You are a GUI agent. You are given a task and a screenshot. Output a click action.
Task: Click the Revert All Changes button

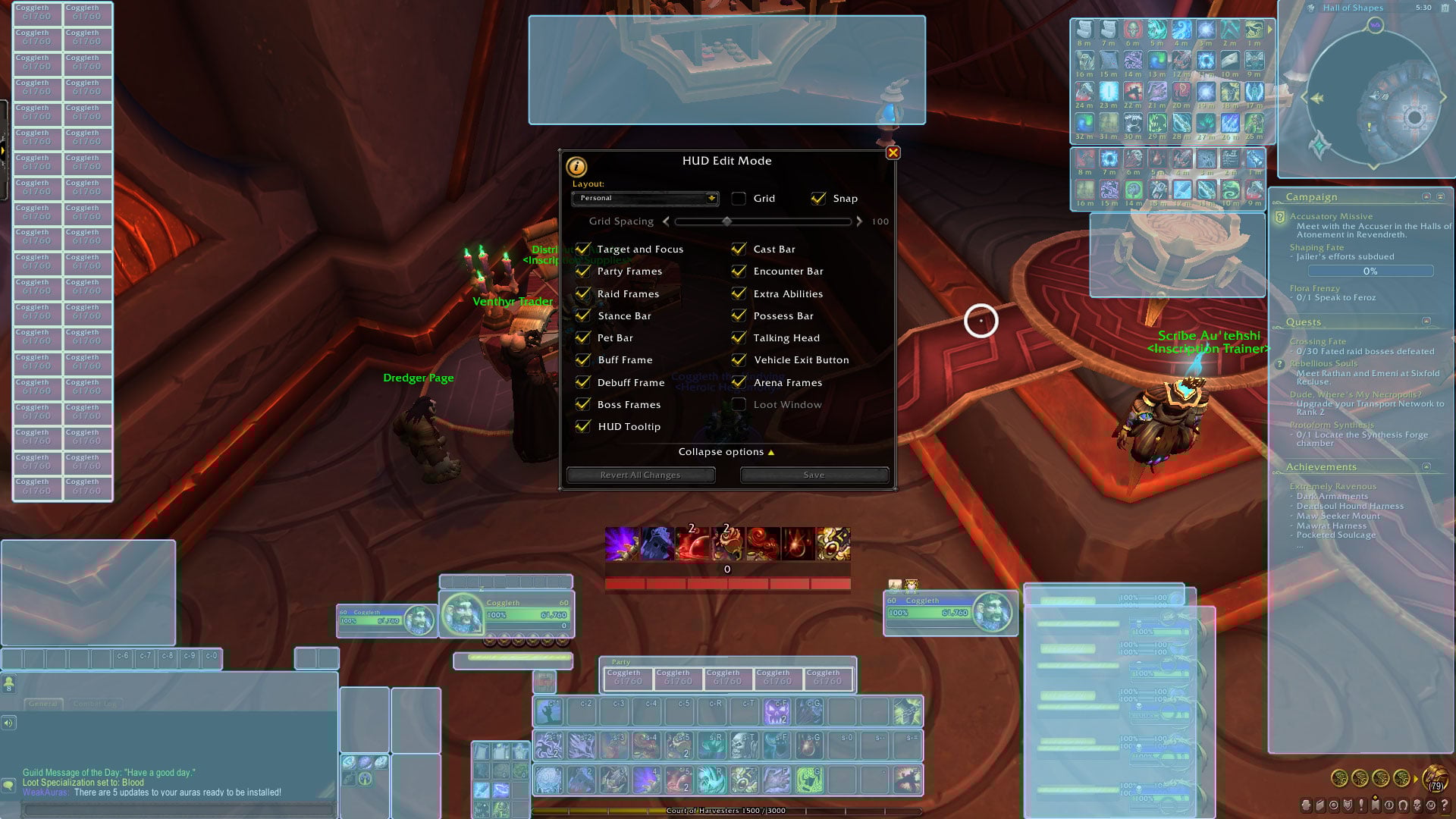pos(641,475)
